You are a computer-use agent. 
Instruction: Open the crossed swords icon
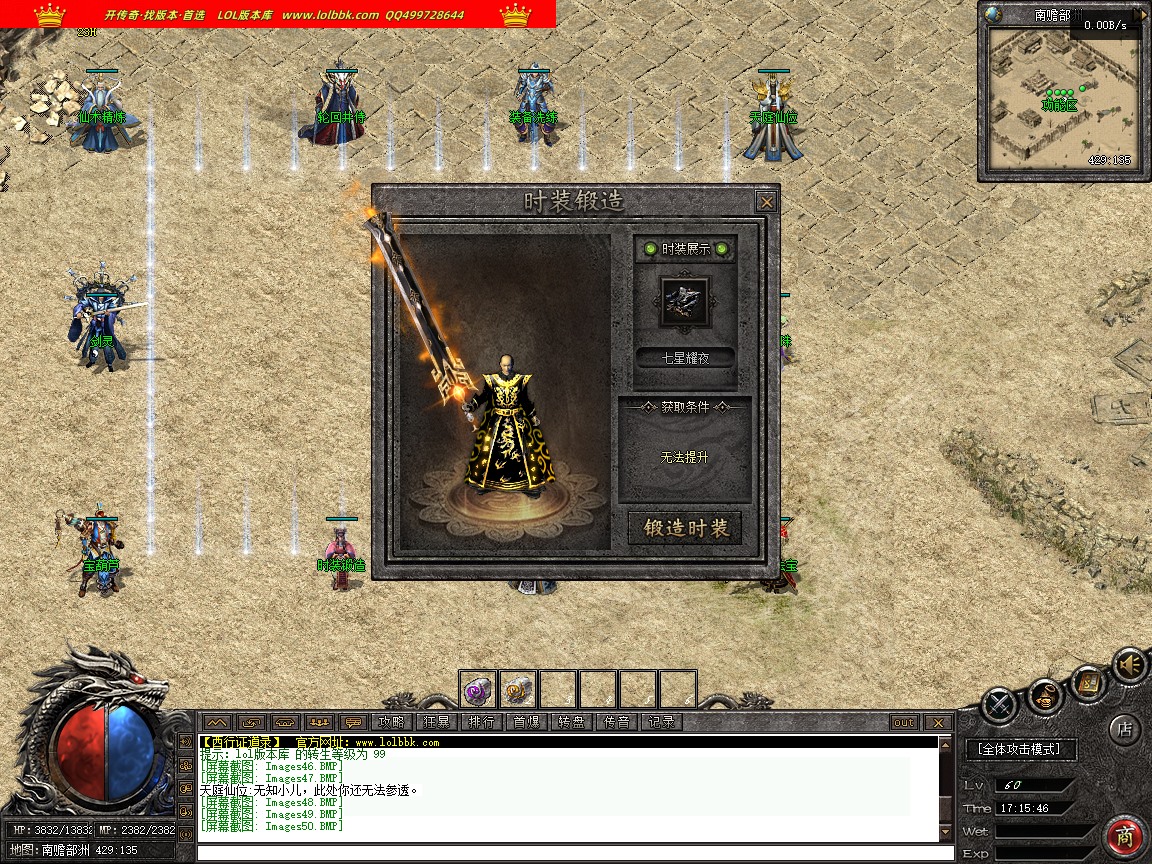click(999, 705)
